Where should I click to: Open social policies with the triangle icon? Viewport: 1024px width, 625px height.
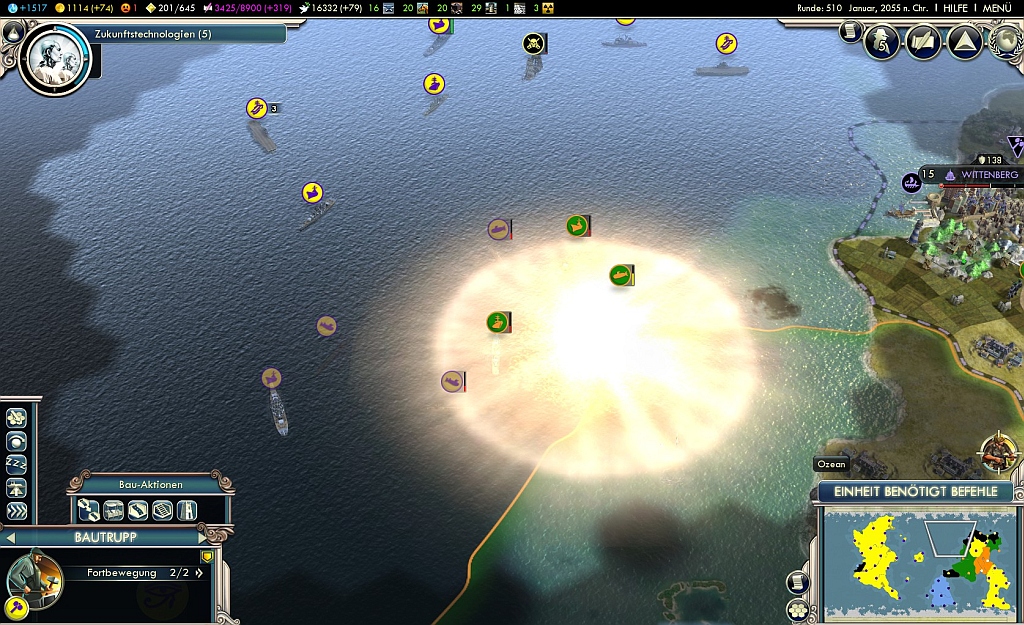(x=964, y=42)
